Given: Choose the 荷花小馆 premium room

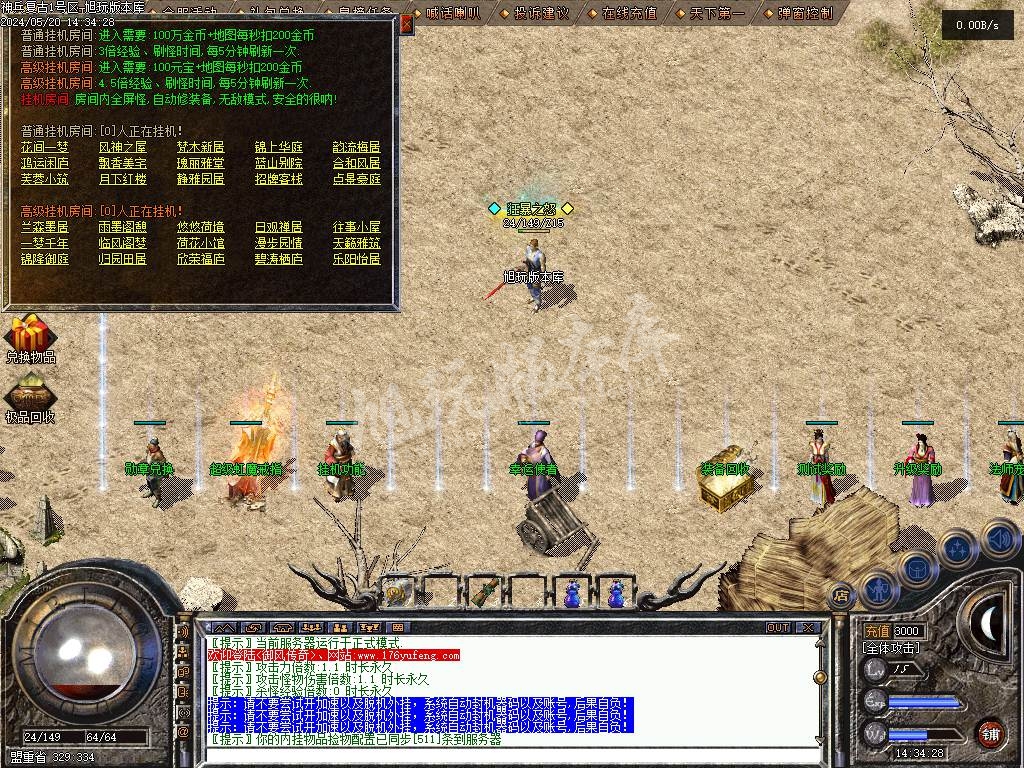Looking at the screenshot, I should pos(201,243).
